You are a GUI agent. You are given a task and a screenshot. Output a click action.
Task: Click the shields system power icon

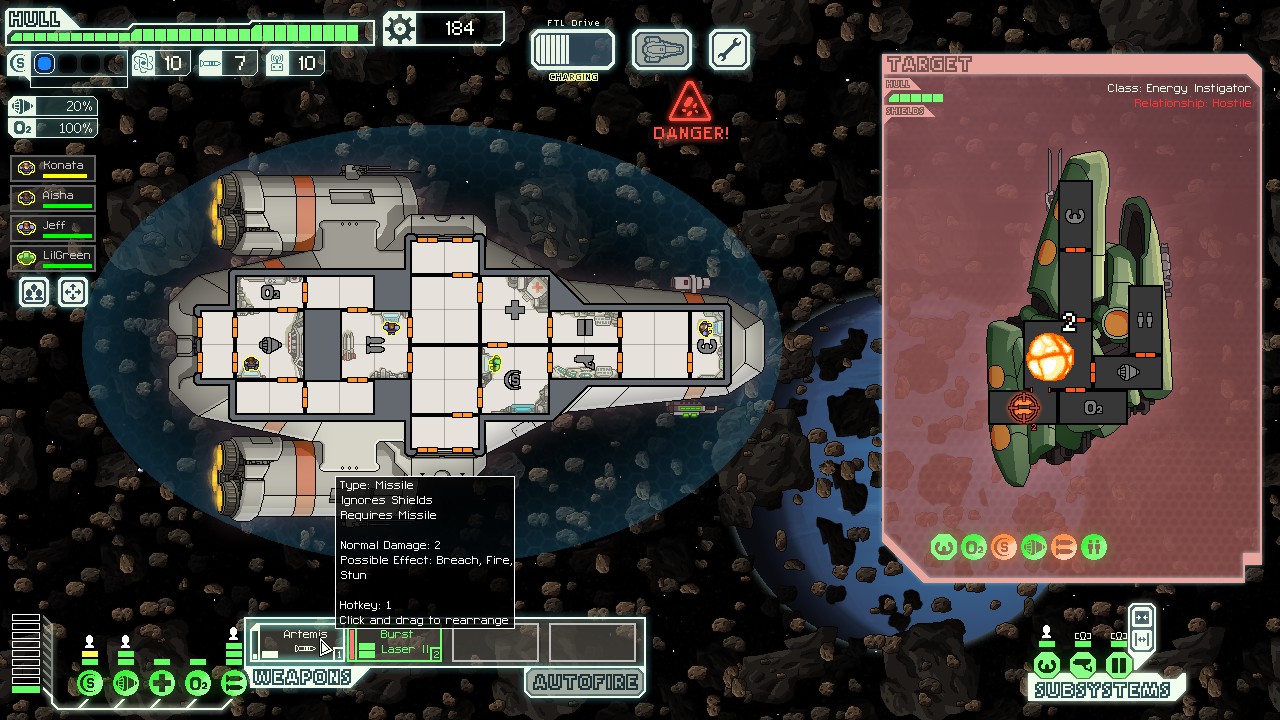[x=90, y=684]
